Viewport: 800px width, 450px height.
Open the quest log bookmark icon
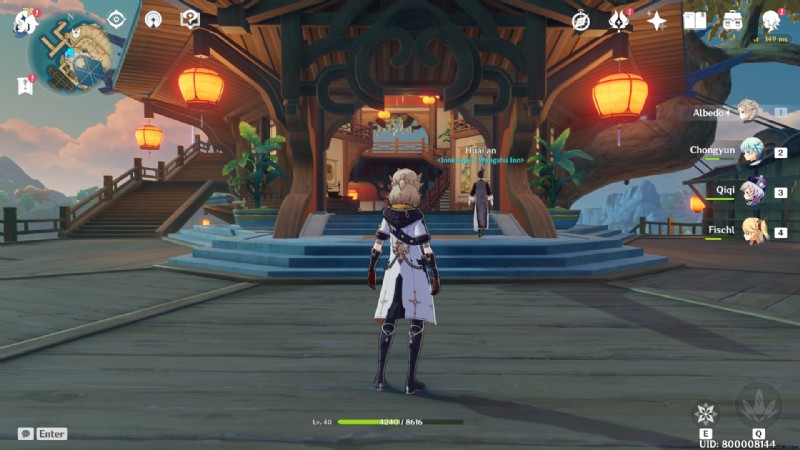pyautogui.click(x=24, y=86)
